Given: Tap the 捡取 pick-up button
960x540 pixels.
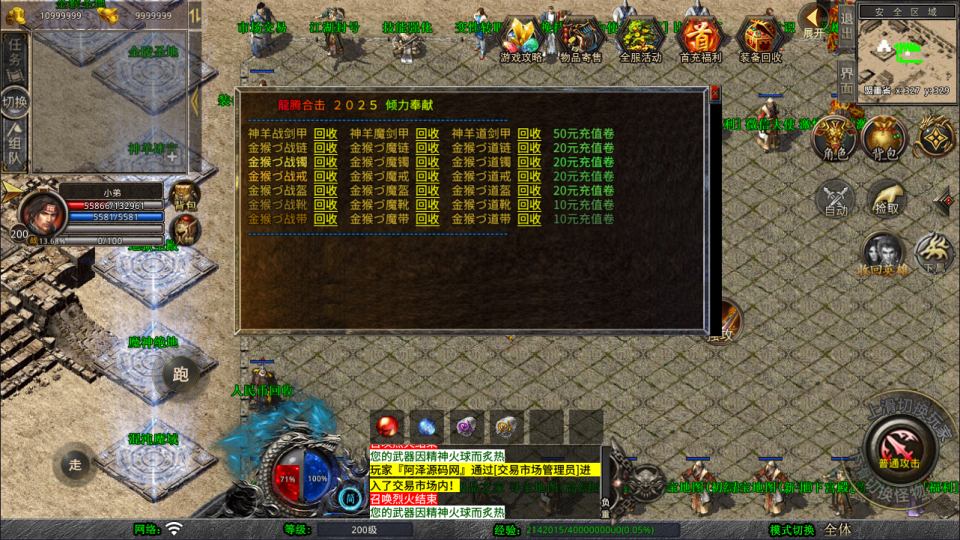Looking at the screenshot, I should tap(886, 198).
